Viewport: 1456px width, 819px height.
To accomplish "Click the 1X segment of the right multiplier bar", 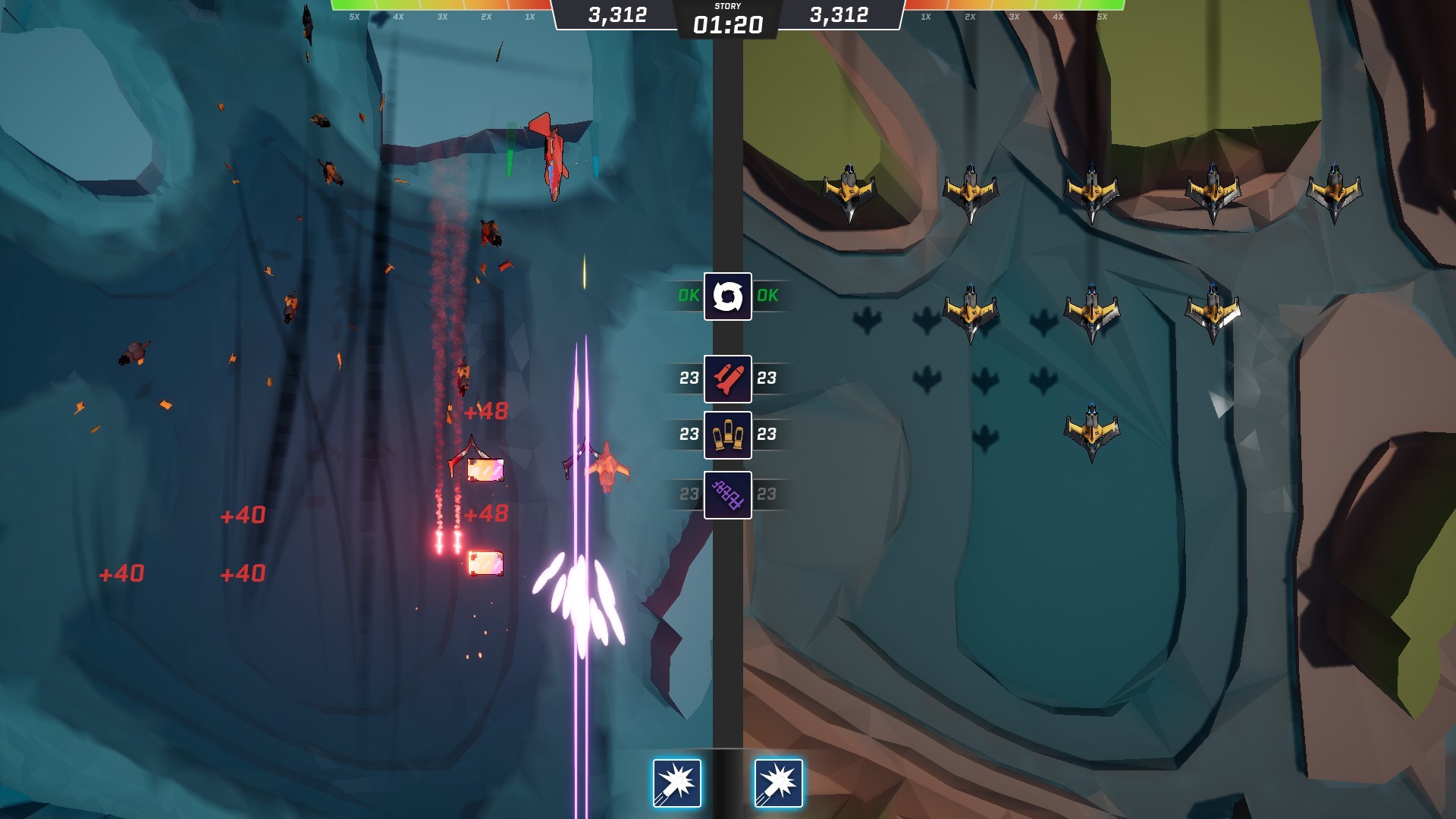I will [925, 15].
